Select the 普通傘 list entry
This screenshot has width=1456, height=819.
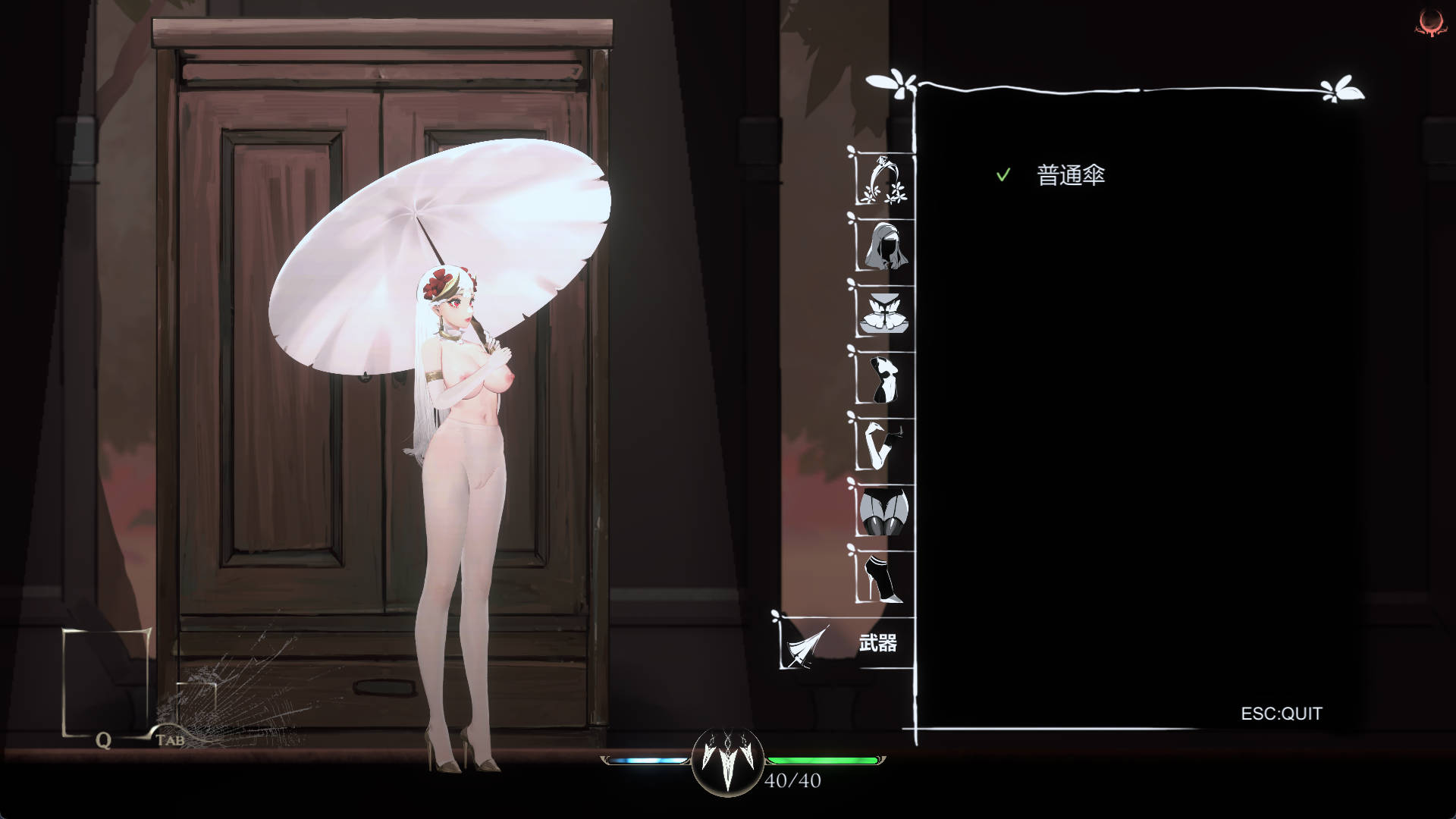coord(1070,174)
